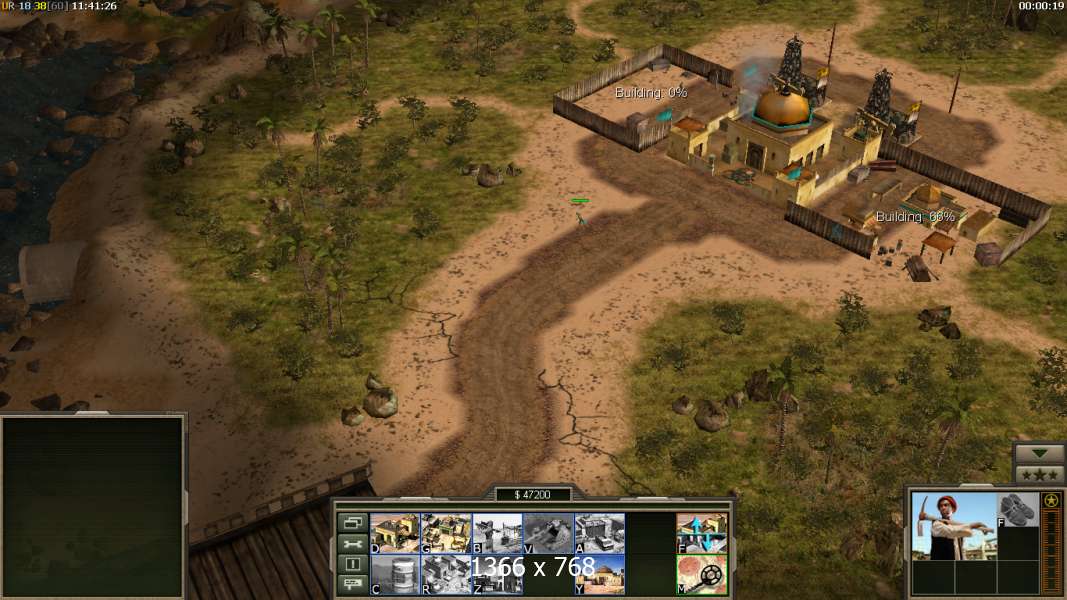Pick the greyed build icon marked Z
Image resolution: width=1067 pixels, height=600 pixels.
497,574
